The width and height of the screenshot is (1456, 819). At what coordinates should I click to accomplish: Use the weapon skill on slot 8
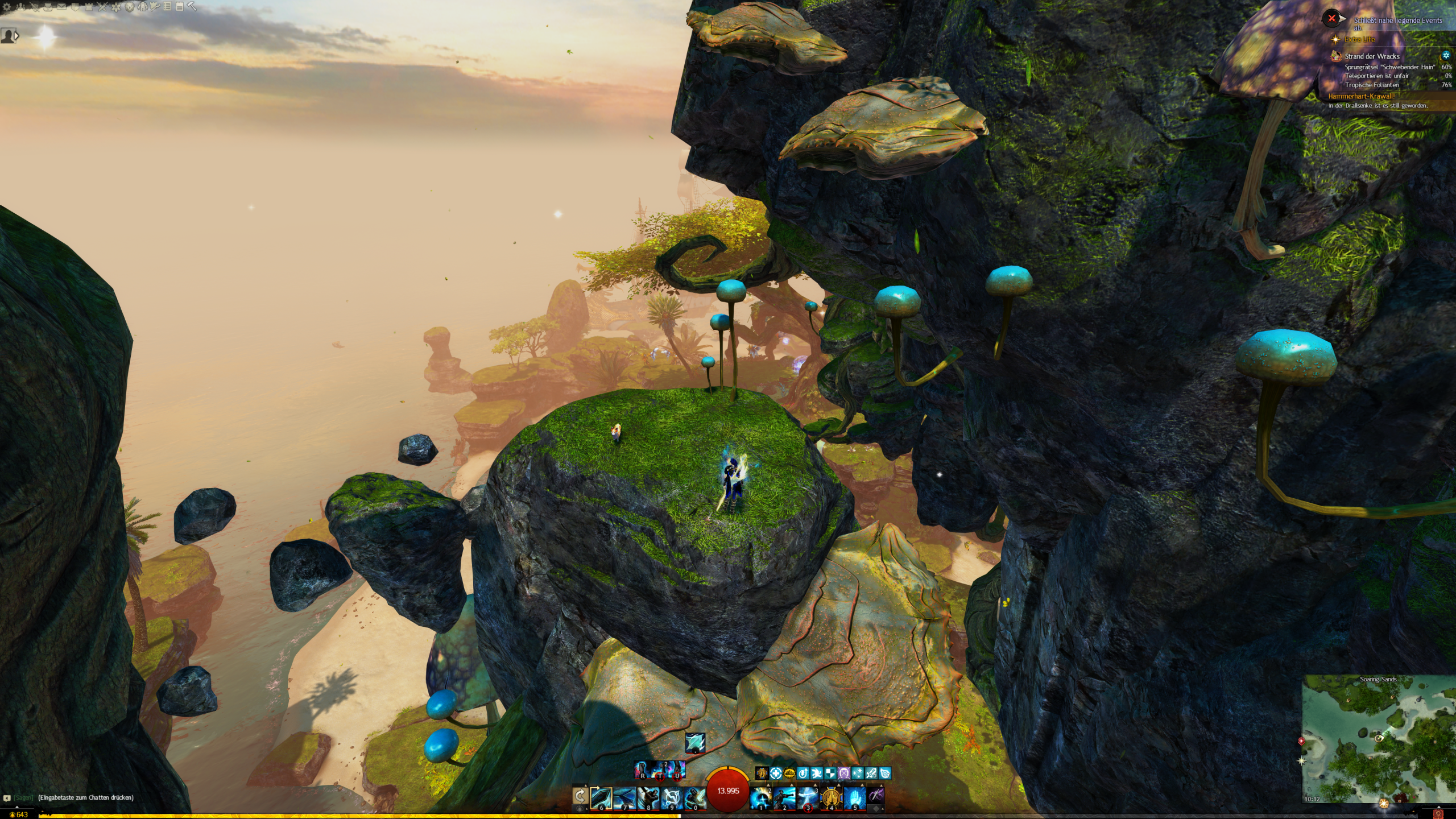pos(648,797)
